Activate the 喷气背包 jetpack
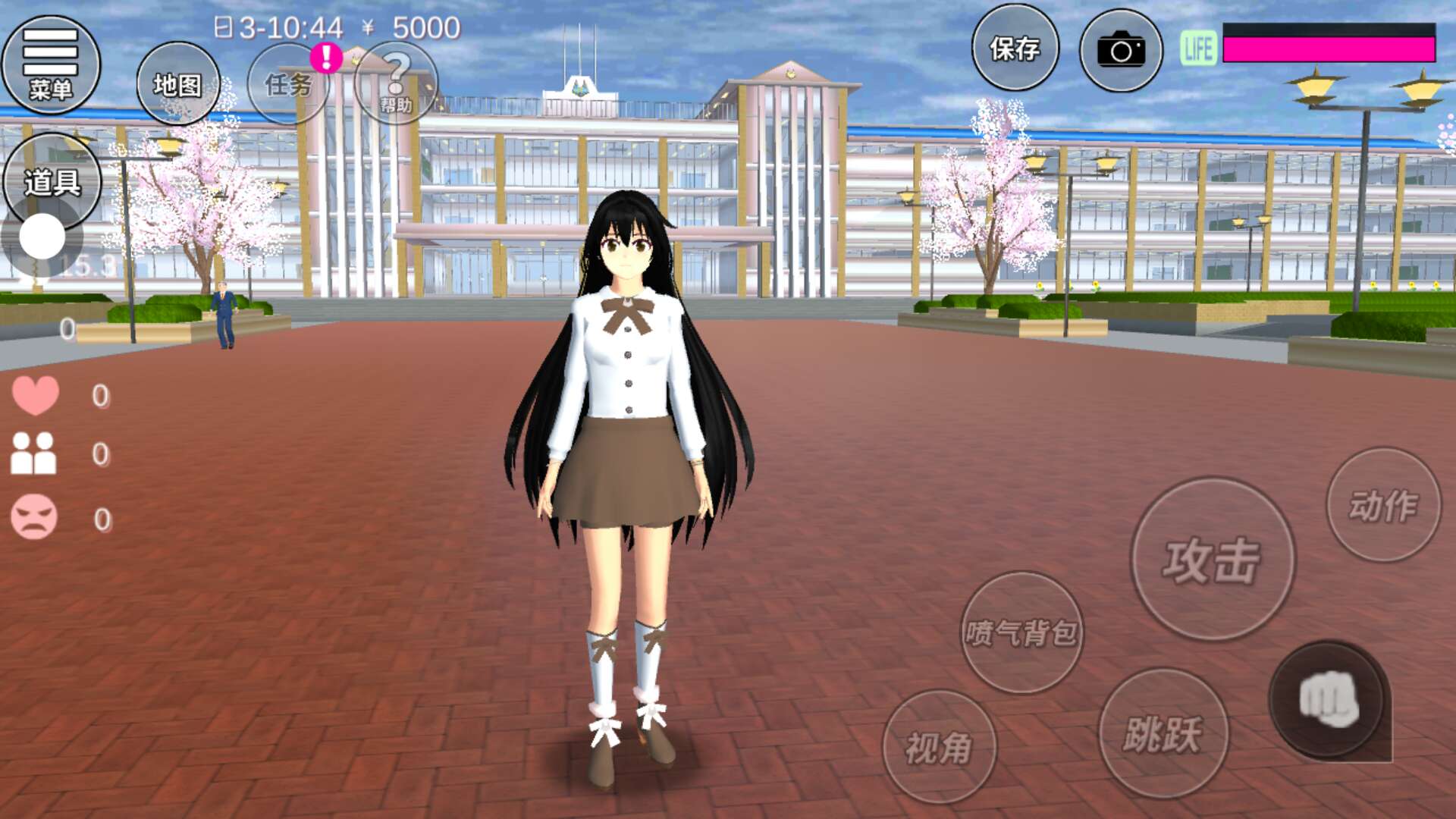1456x819 pixels. 1021,632
